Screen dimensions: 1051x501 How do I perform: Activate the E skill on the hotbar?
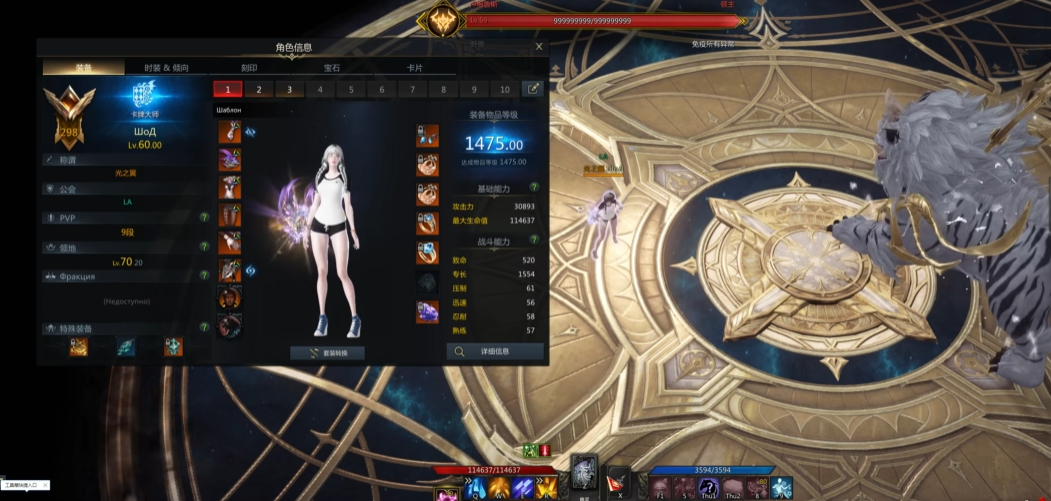522,487
